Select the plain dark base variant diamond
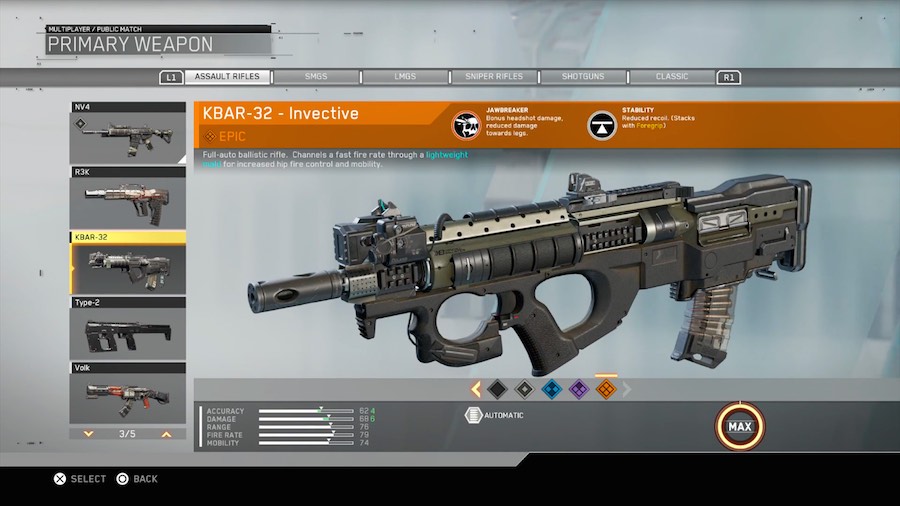 [x=497, y=389]
